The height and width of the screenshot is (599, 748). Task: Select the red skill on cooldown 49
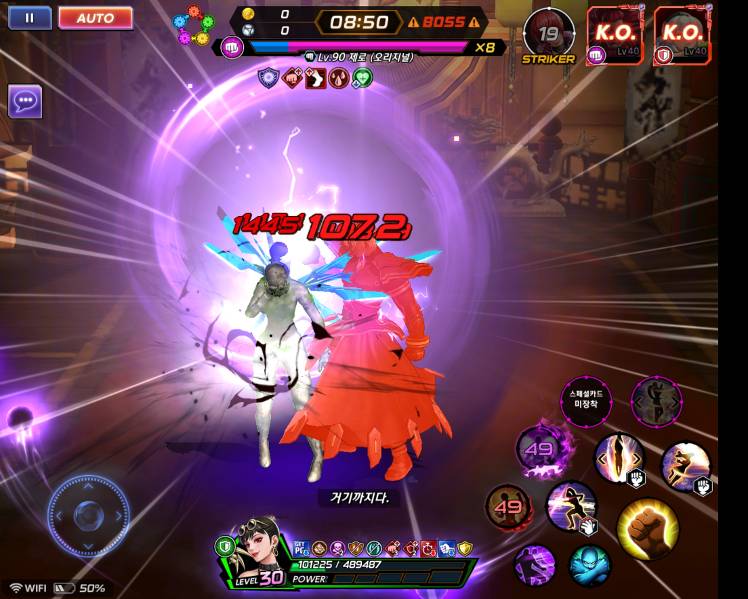point(508,507)
